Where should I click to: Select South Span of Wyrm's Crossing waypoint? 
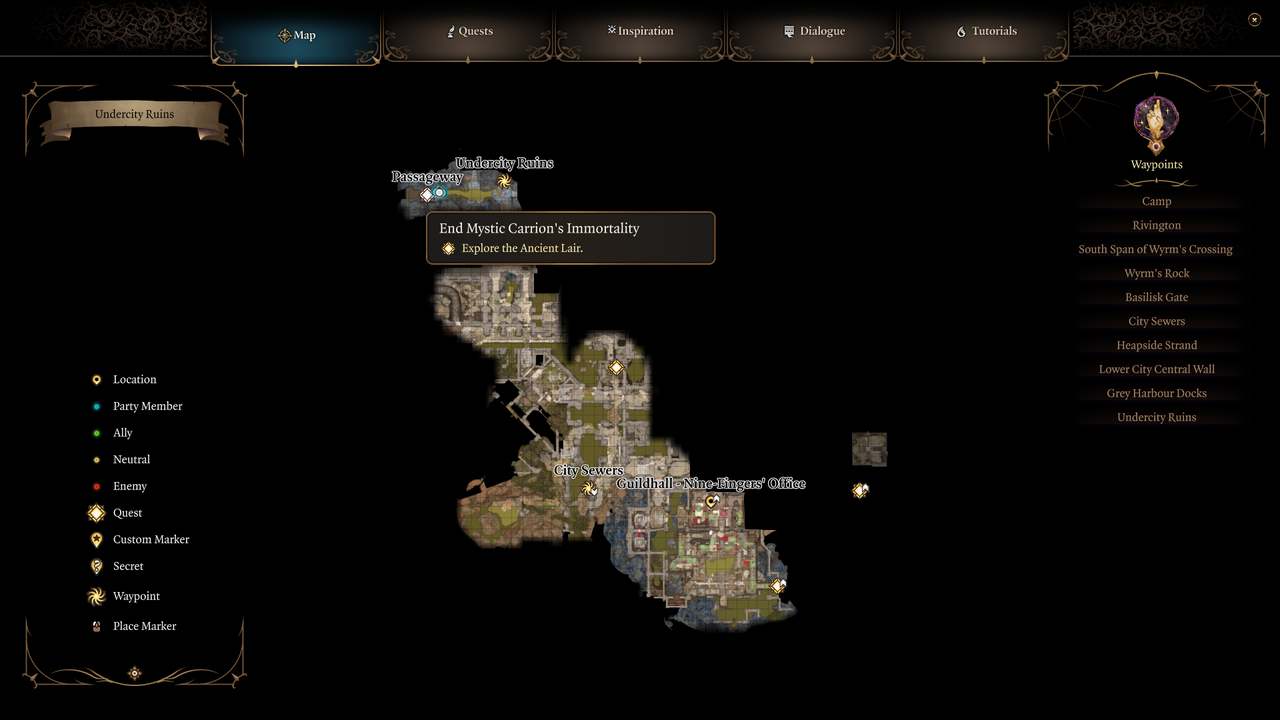[1155, 249]
